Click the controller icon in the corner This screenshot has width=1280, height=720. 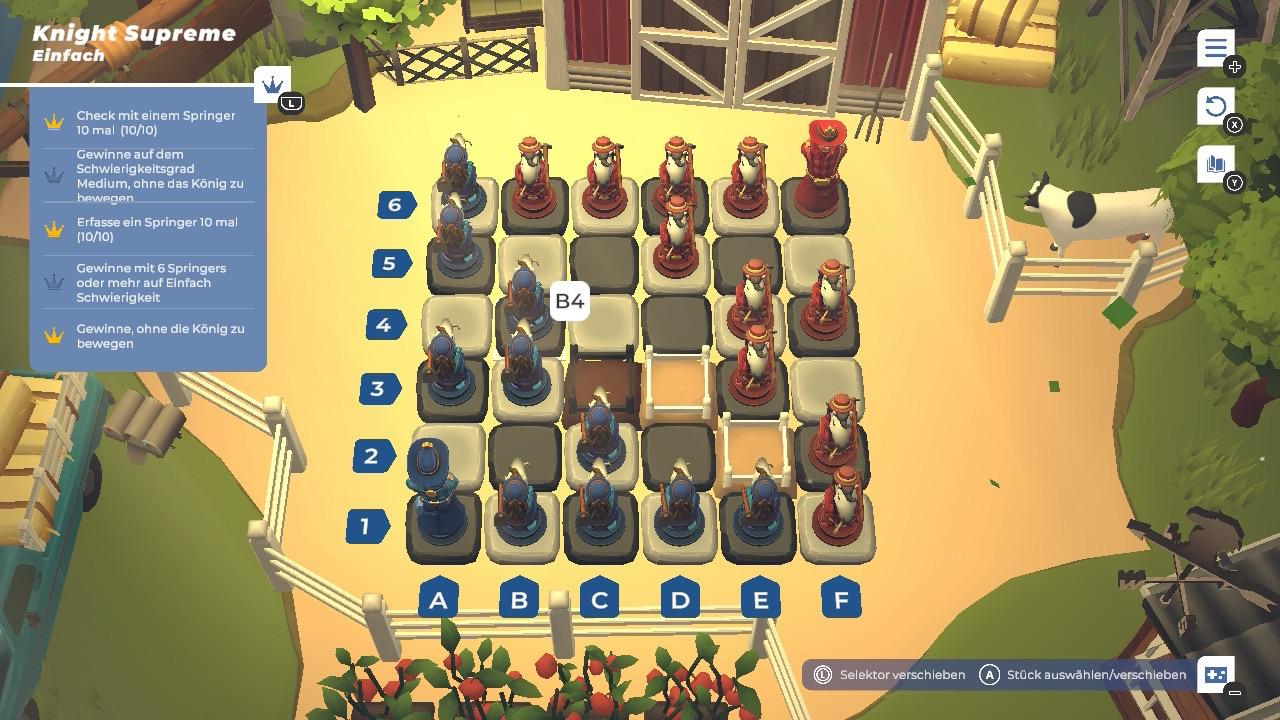(1216, 675)
